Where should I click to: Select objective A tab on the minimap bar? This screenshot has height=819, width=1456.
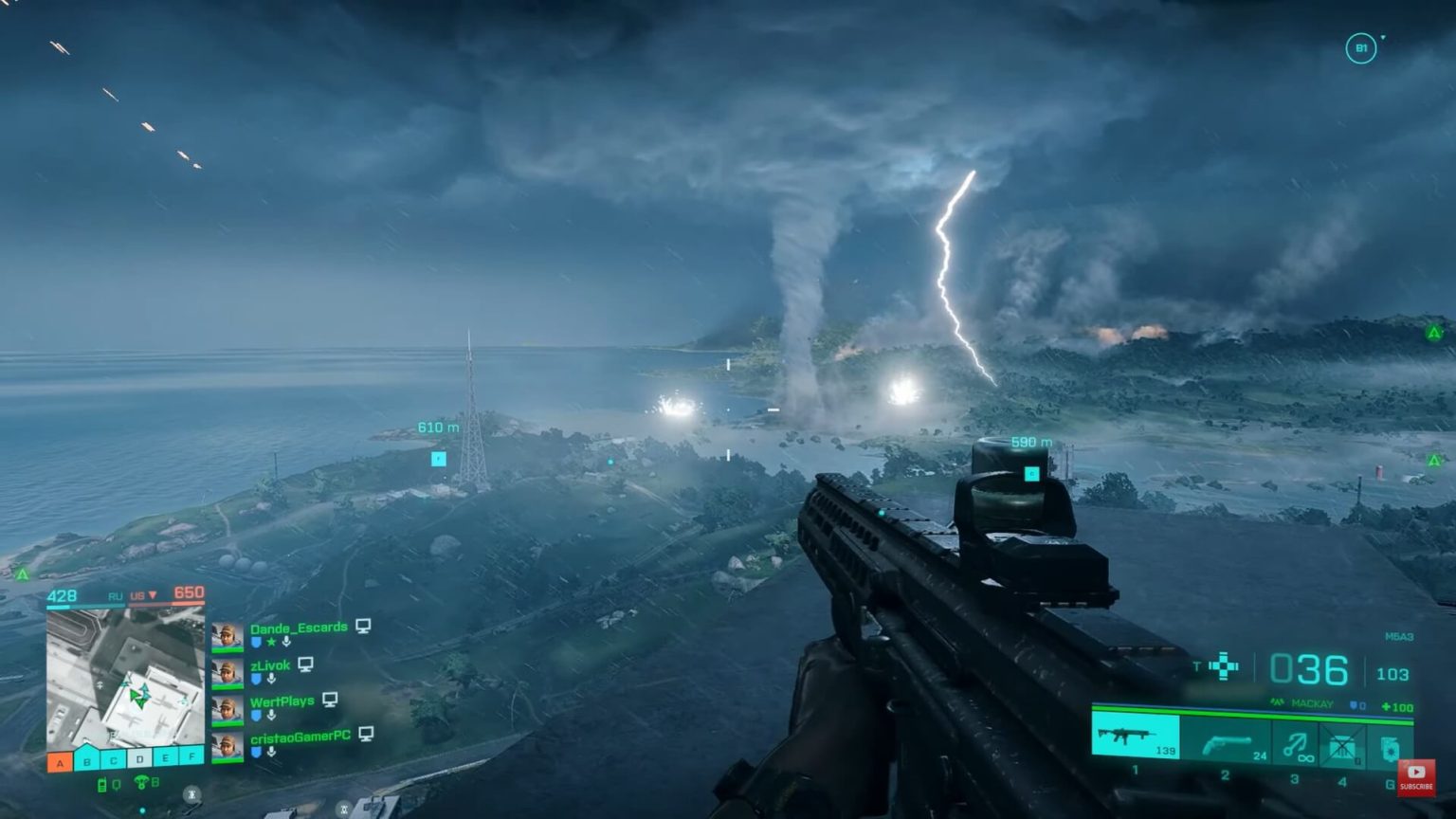58,761
